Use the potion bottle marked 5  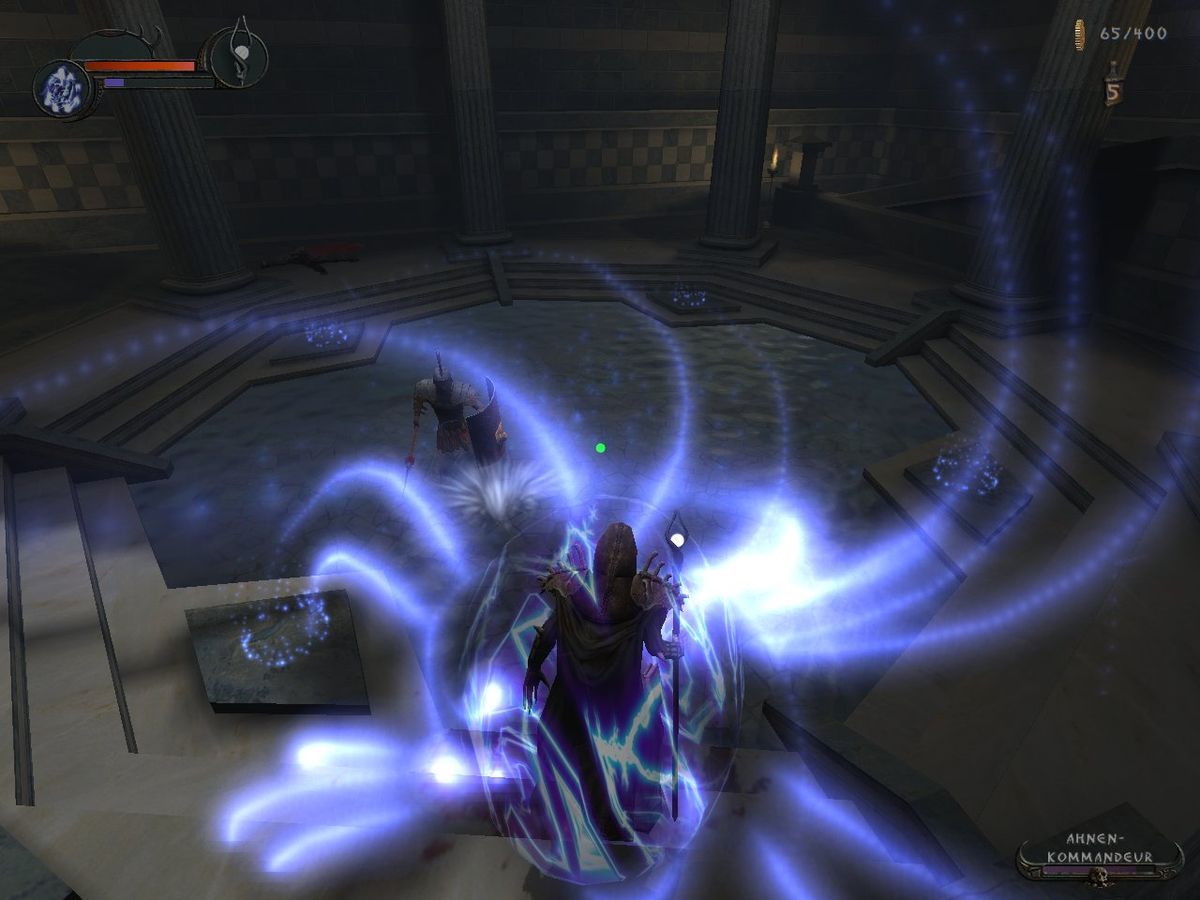point(1112,87)
